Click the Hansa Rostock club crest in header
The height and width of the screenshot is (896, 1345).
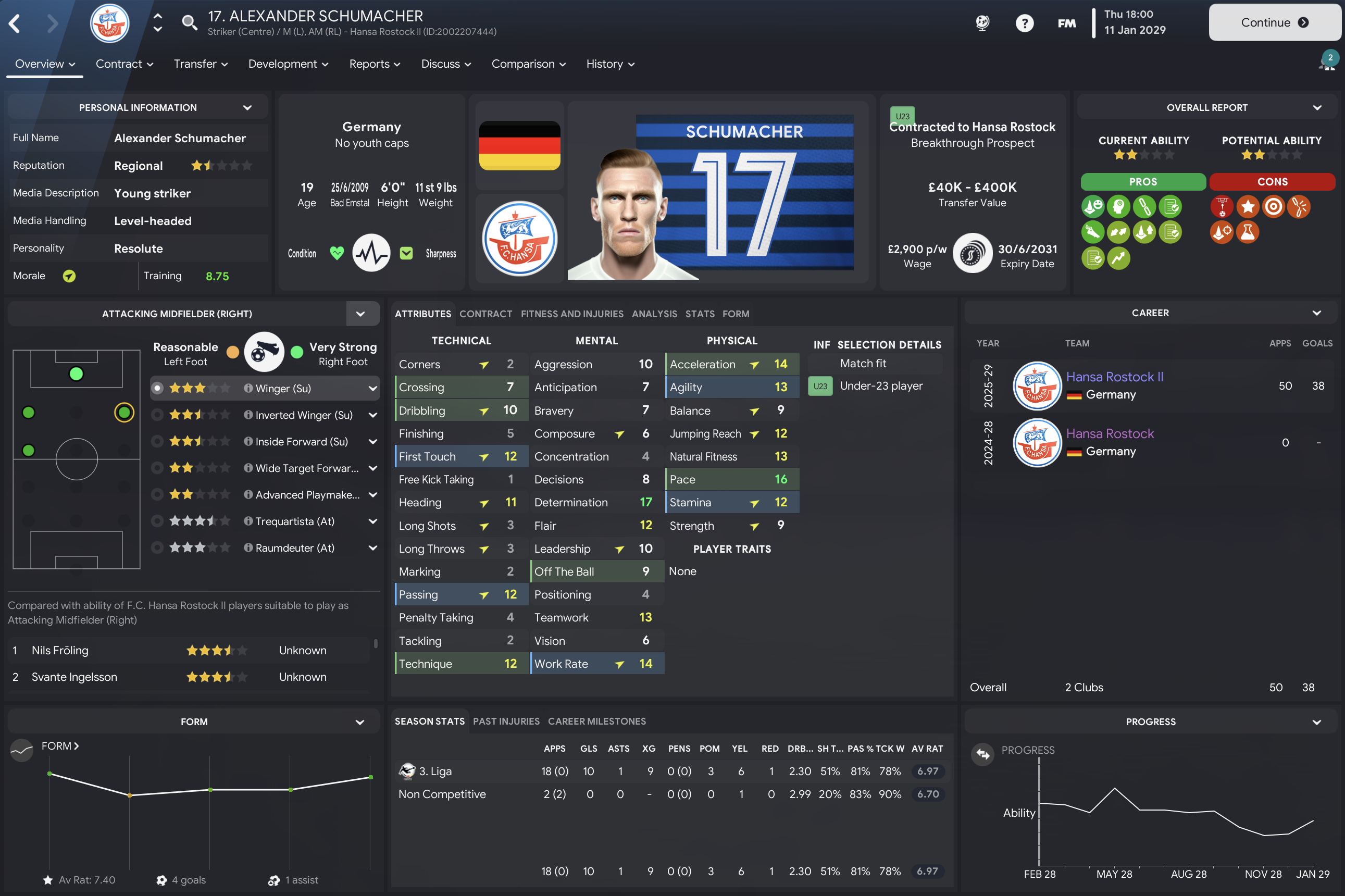(x=109, y=23)
